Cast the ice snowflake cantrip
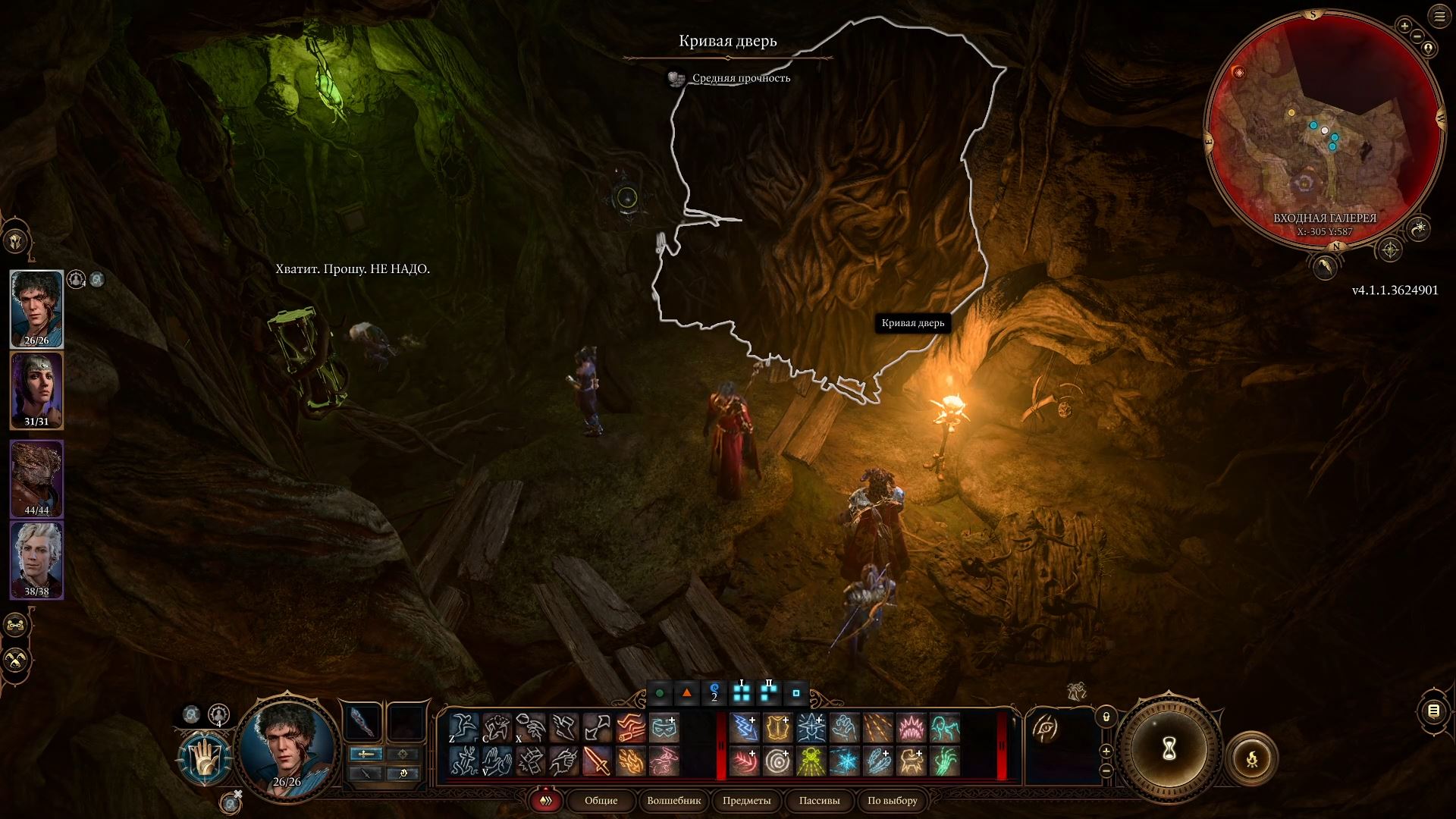 (x=844, y=761)
